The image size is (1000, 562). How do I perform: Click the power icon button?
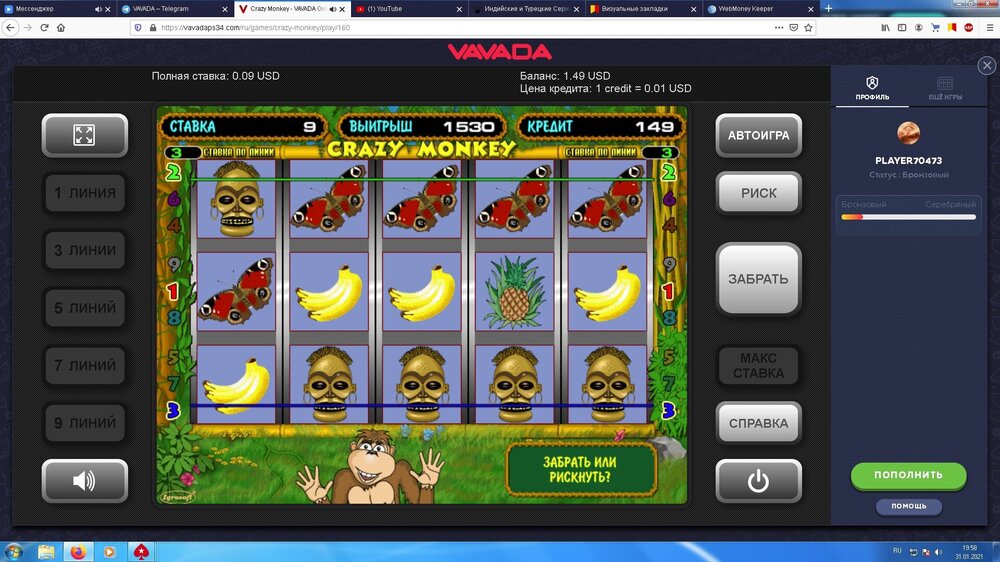tap(758, 481)
